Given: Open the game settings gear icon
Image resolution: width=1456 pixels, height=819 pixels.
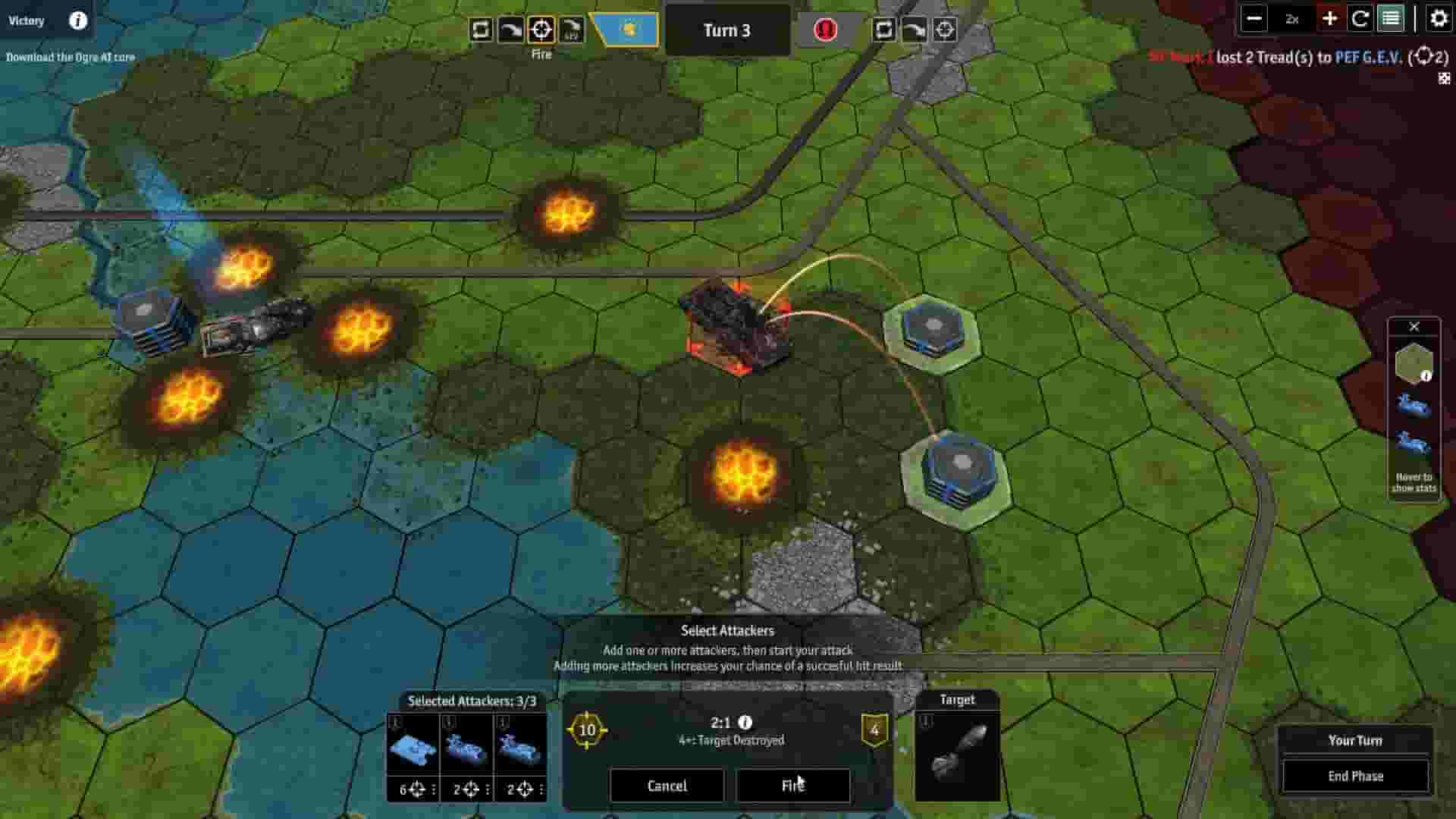Looking at the screenshot, I should tap(1439, 19).
